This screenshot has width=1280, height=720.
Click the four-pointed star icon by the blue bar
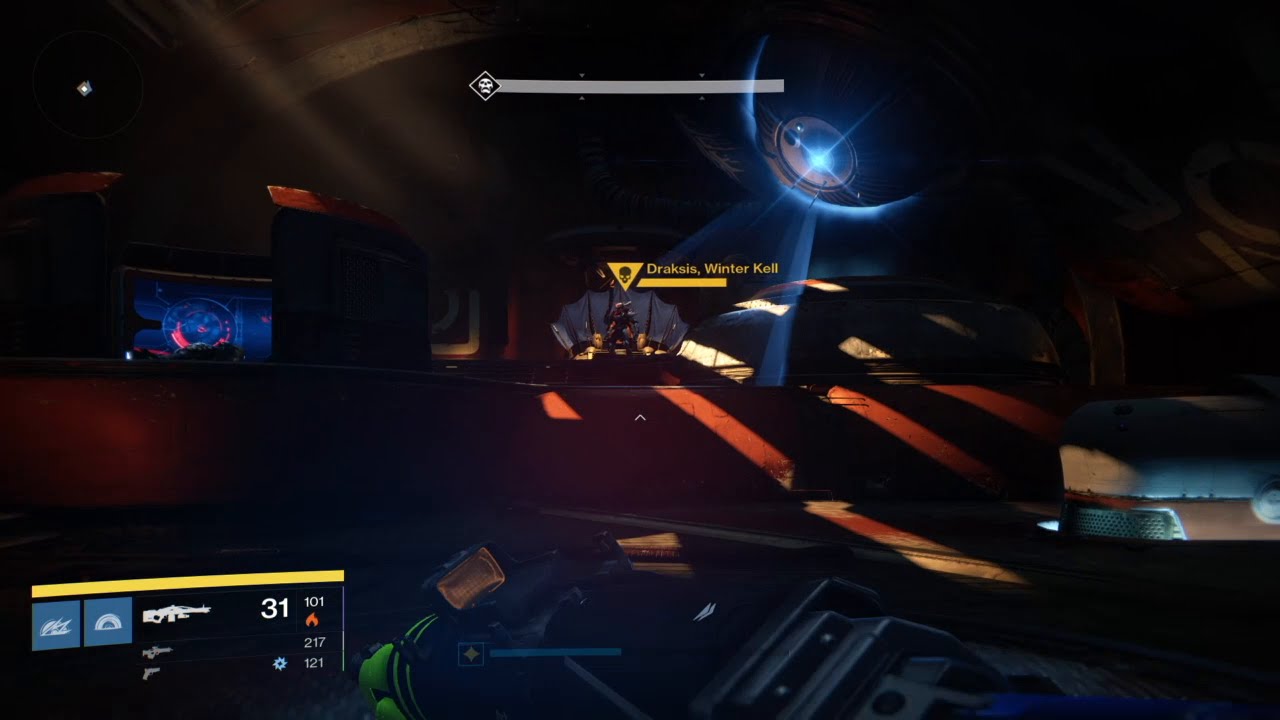point(471,654)
